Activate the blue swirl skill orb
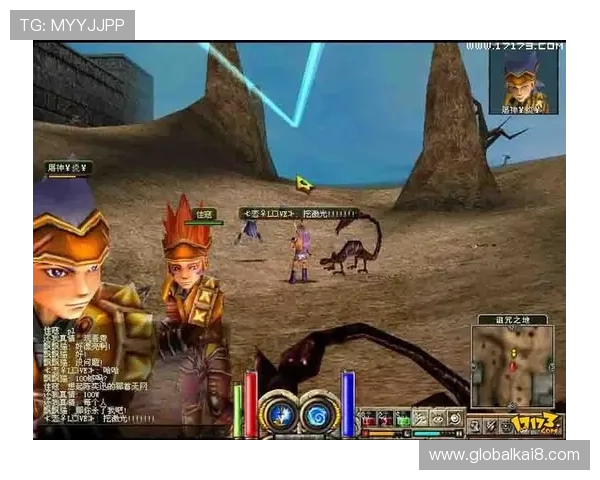 click(318, 415)
